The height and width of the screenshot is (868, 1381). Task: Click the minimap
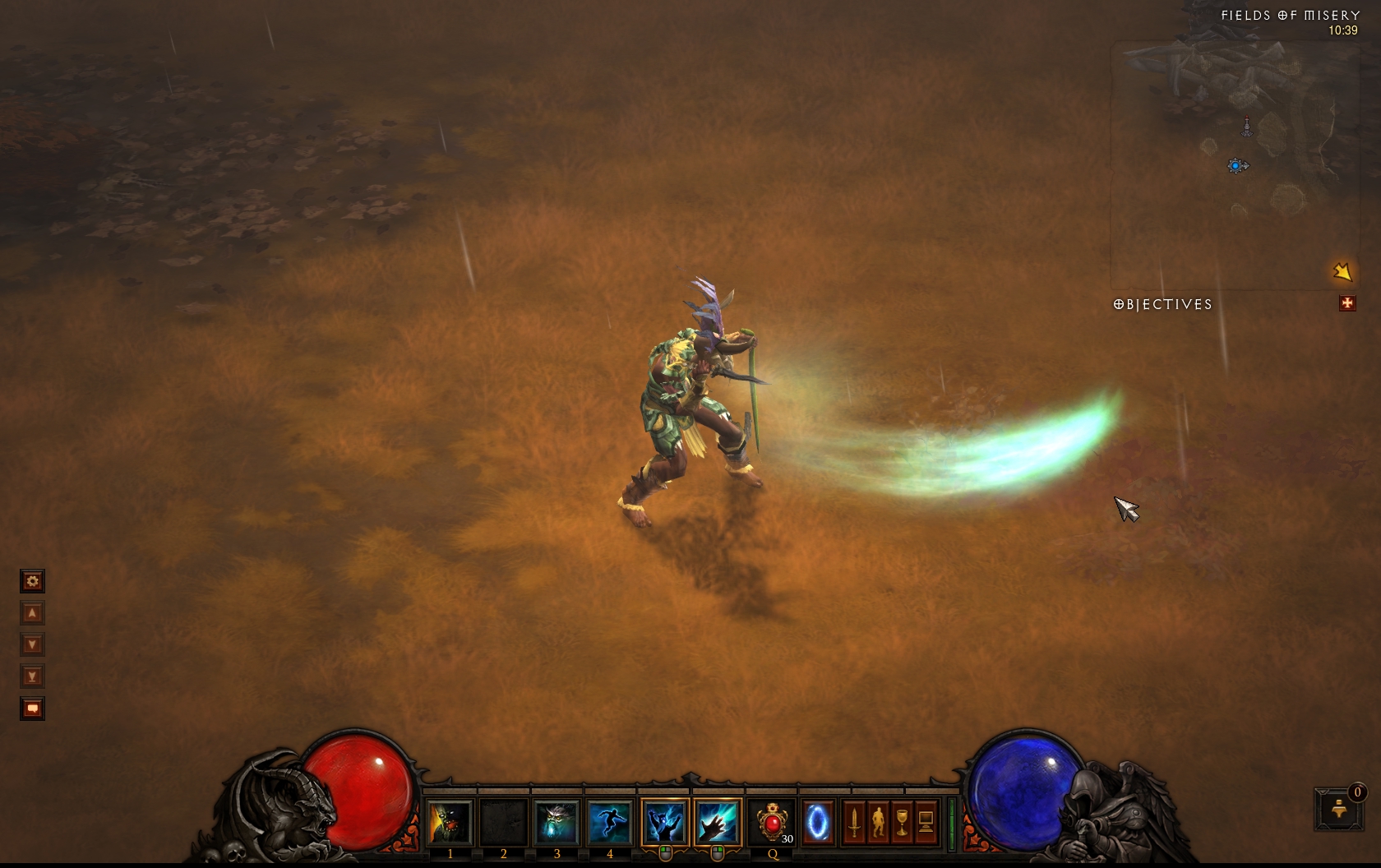[x=1233, y=164]
